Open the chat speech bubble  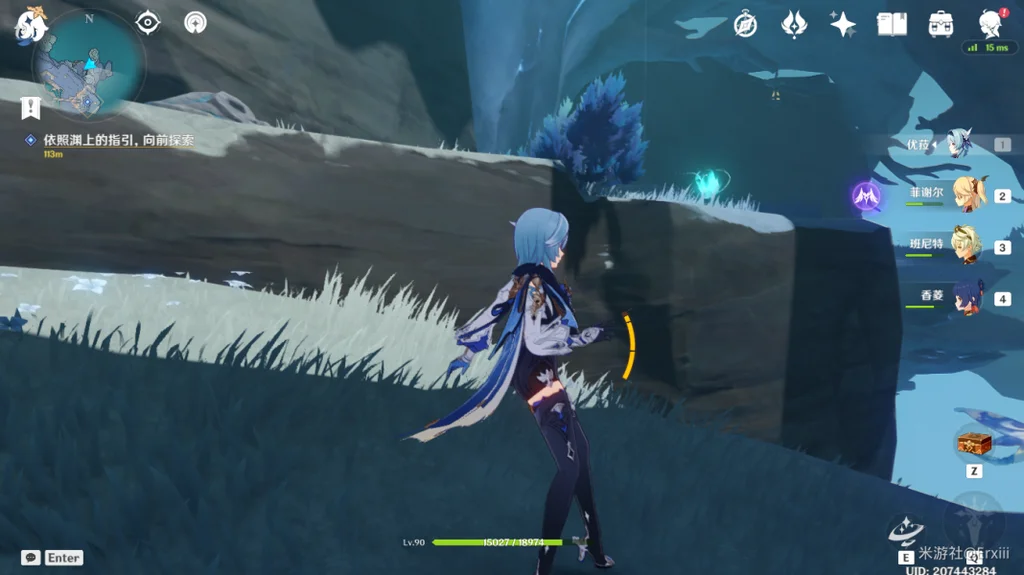coord(31,558)
